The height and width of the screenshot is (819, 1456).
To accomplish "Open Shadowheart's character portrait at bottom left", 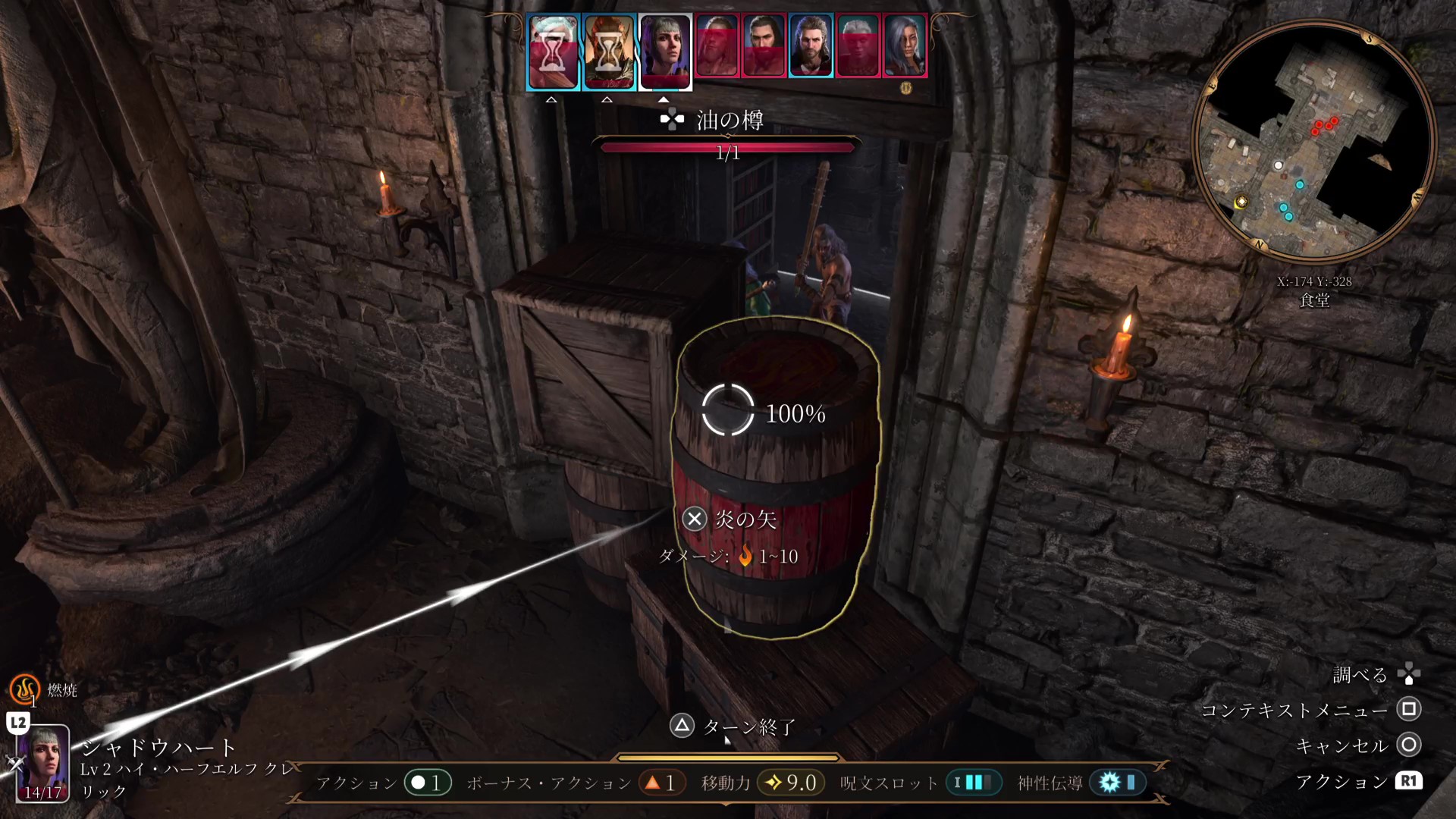I will click(43, 762).
